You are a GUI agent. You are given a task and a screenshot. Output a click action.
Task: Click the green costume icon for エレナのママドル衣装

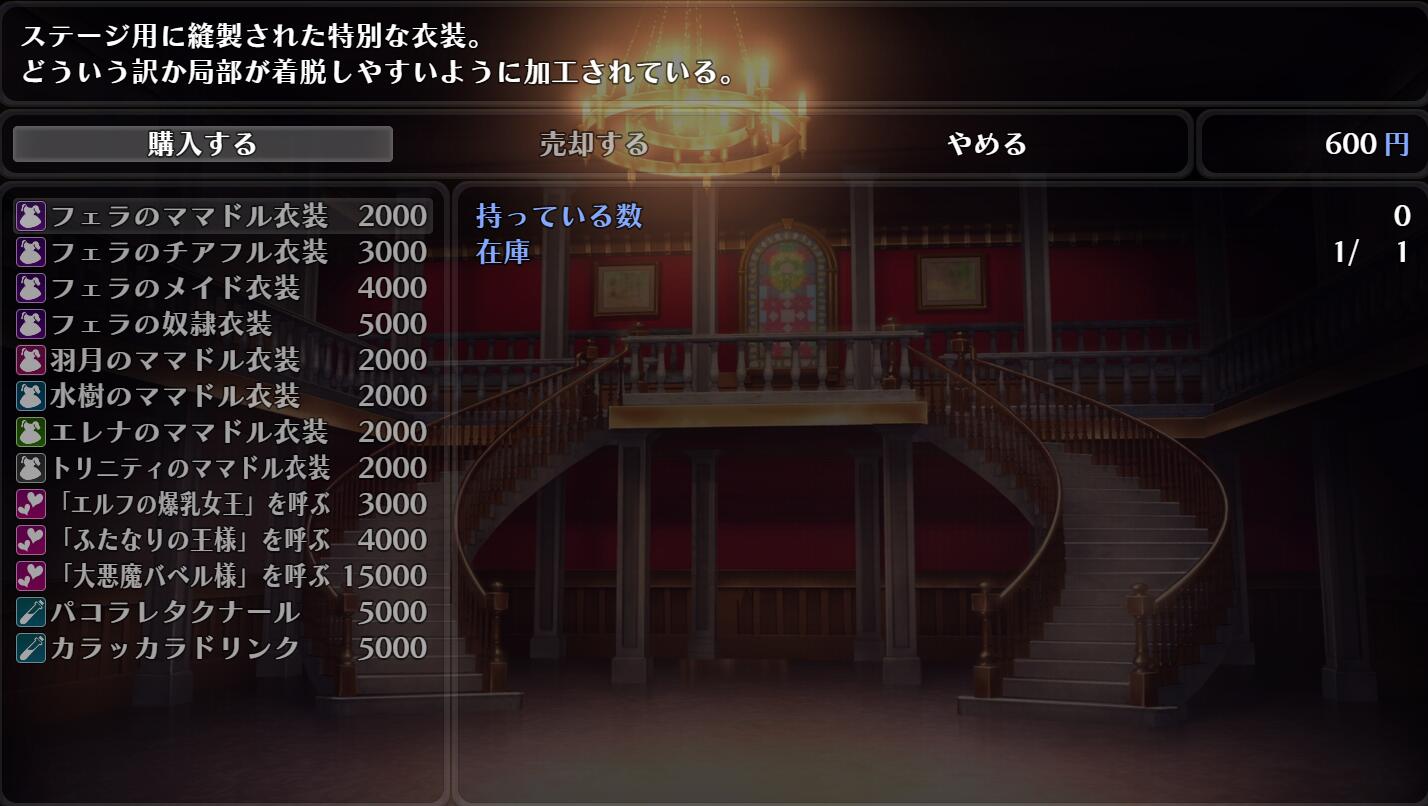point(30,432)
